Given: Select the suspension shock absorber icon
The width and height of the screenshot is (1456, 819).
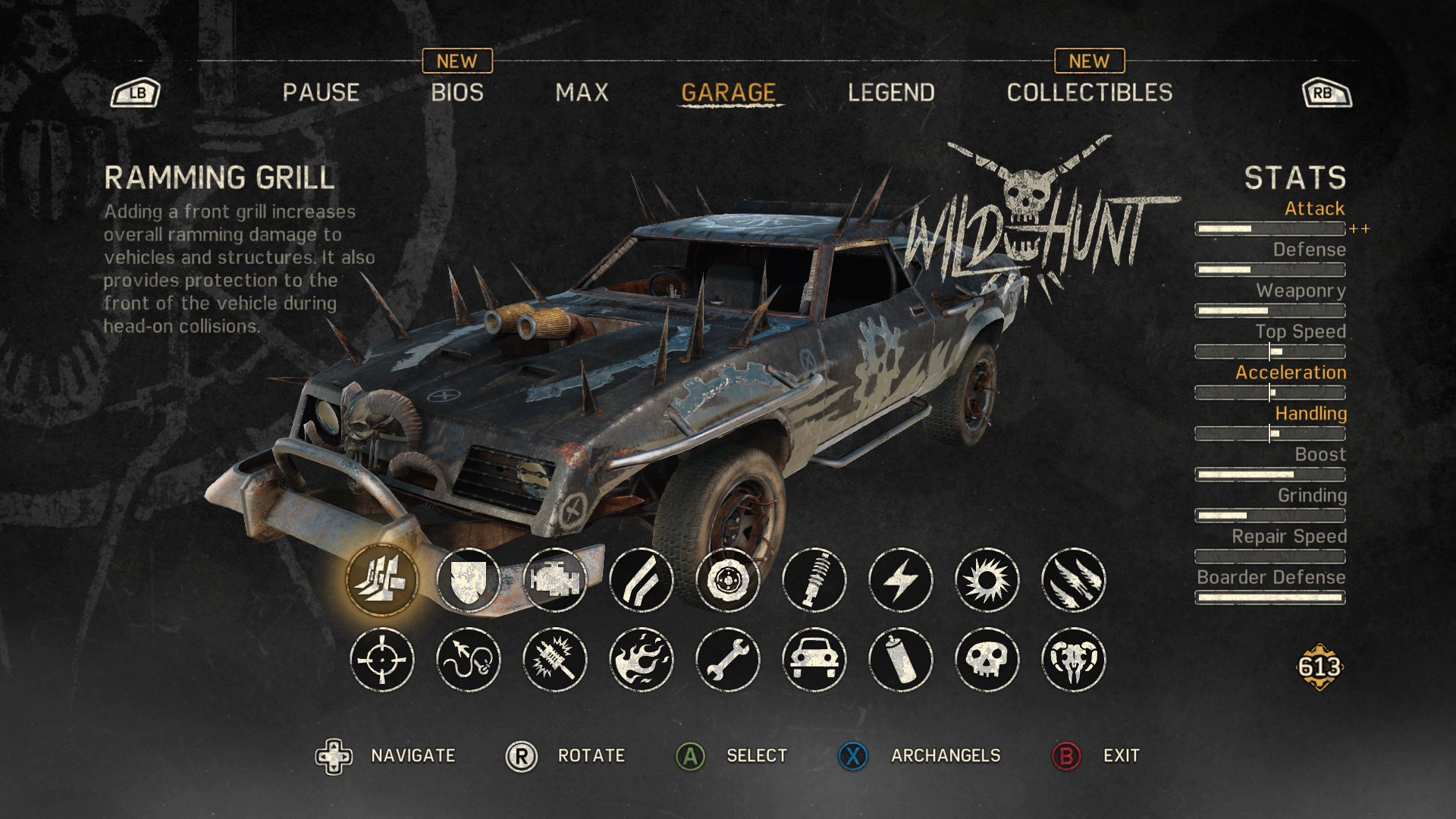Looking at the screenshot, I should click(x=814, y=580).
